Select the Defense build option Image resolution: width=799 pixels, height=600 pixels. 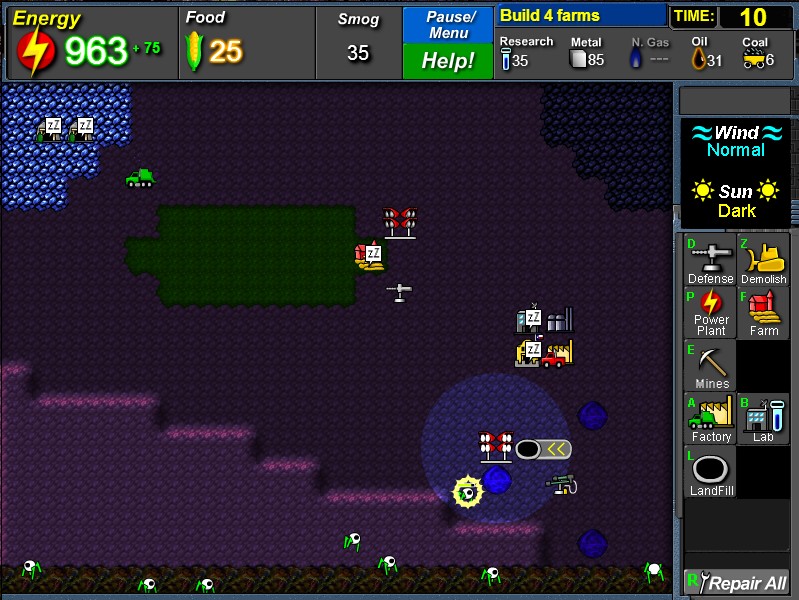(x=710, y=261)
